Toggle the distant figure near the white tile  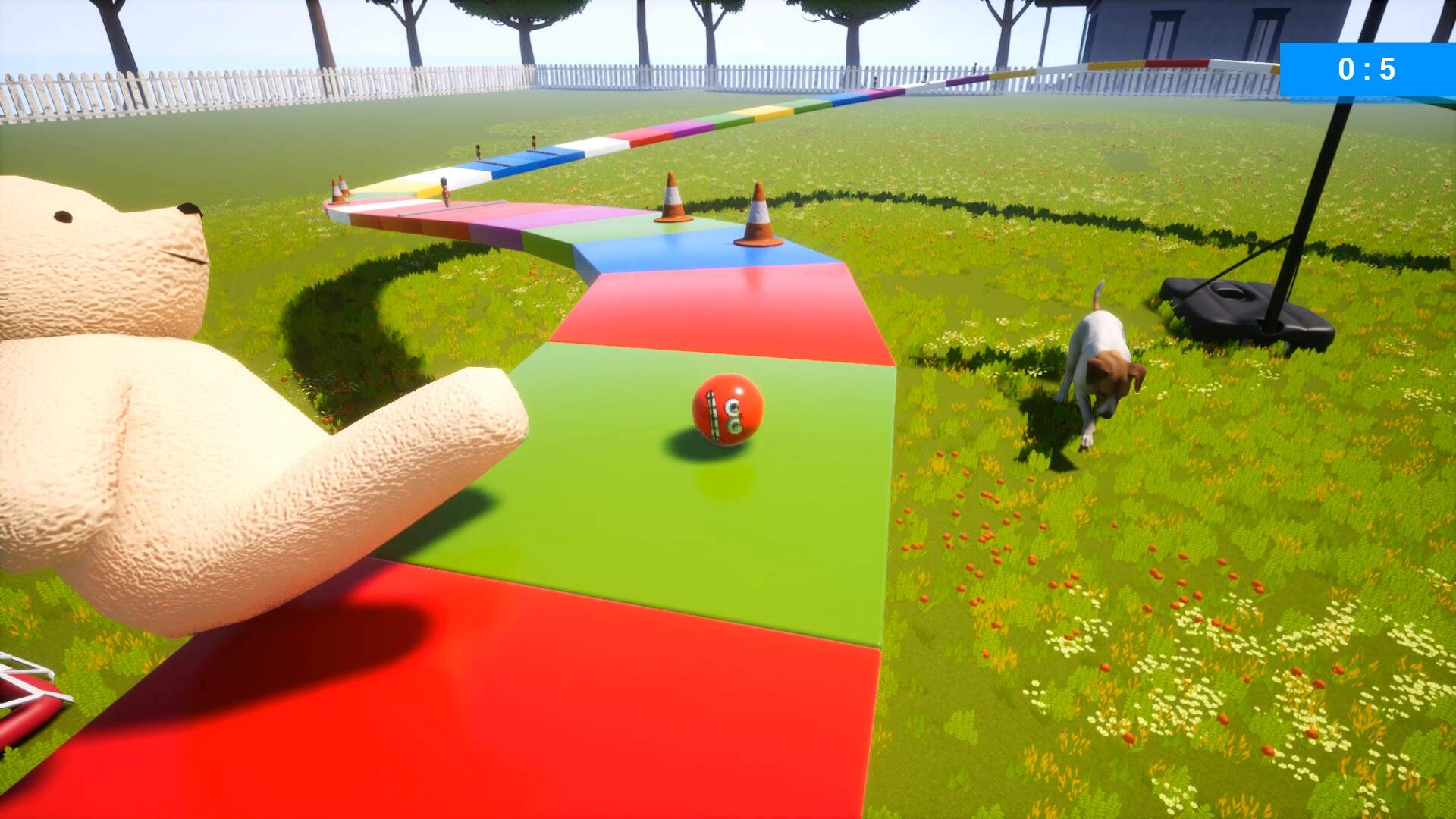click(x=534, y=143)
